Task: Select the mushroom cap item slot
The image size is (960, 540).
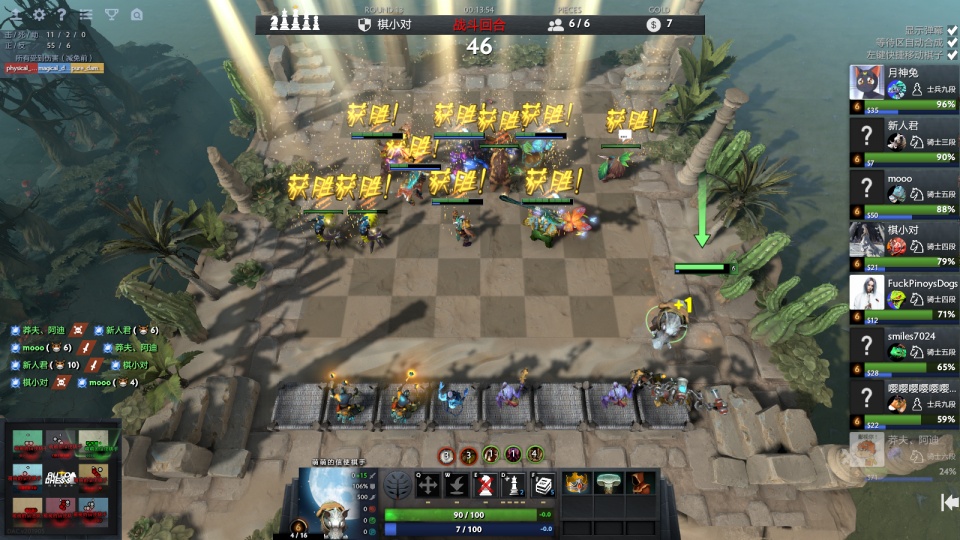Action: coord(607,484)
